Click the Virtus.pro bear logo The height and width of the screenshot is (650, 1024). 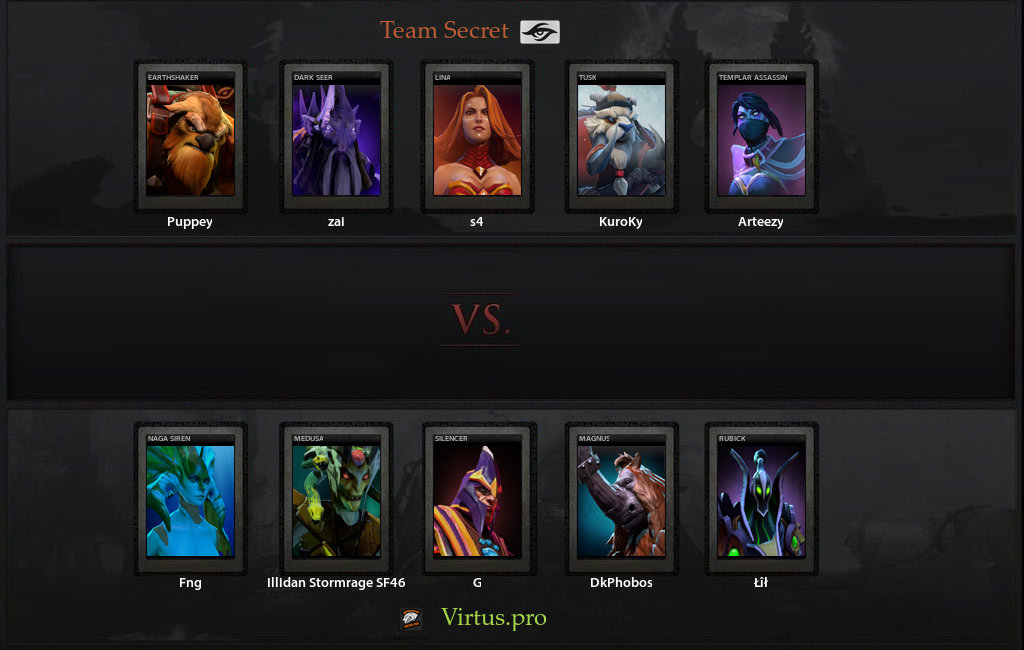(x=411, y=619)
